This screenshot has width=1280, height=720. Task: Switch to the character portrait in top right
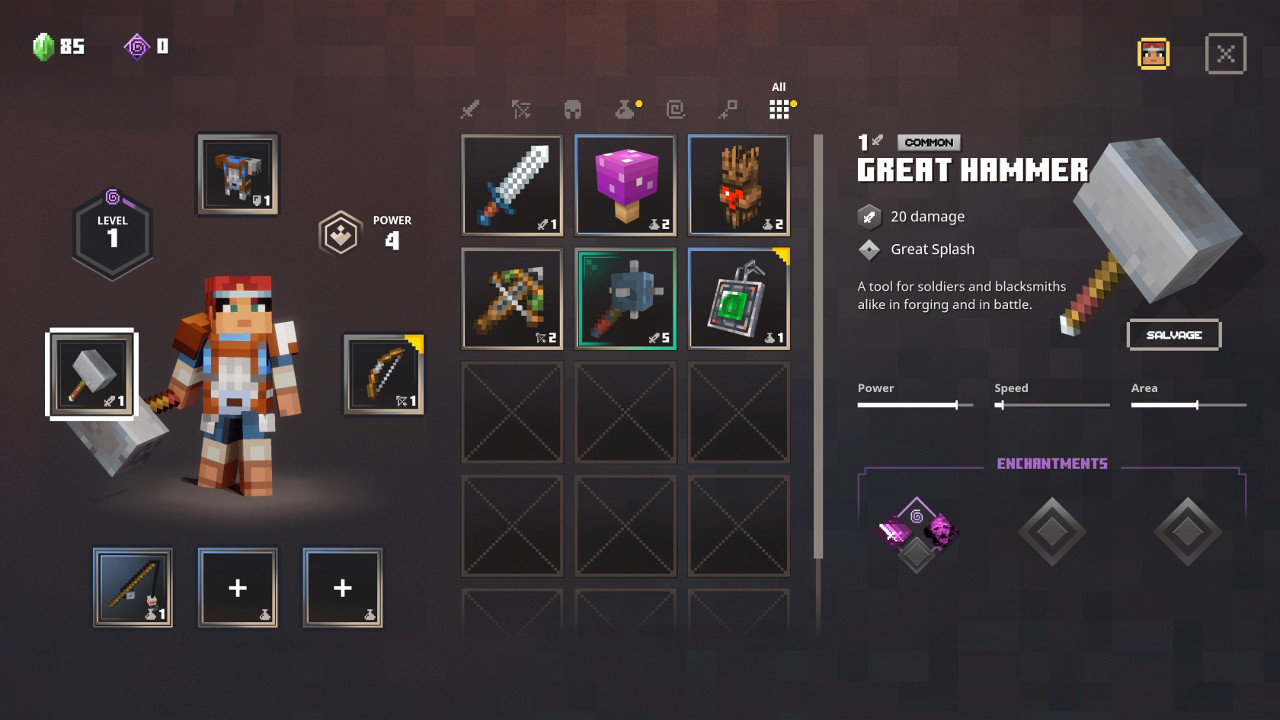(x=1153, y=53)
